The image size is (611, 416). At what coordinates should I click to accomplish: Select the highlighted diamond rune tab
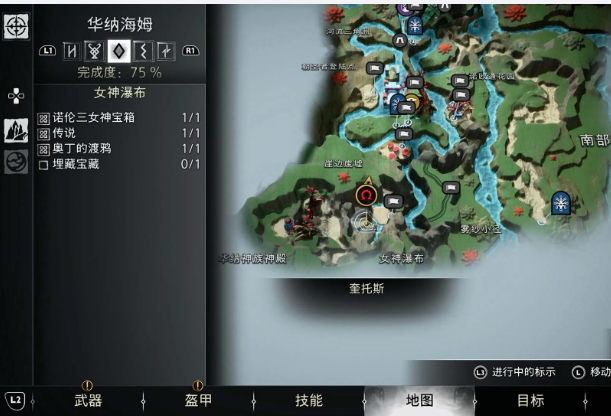(118, 50)
